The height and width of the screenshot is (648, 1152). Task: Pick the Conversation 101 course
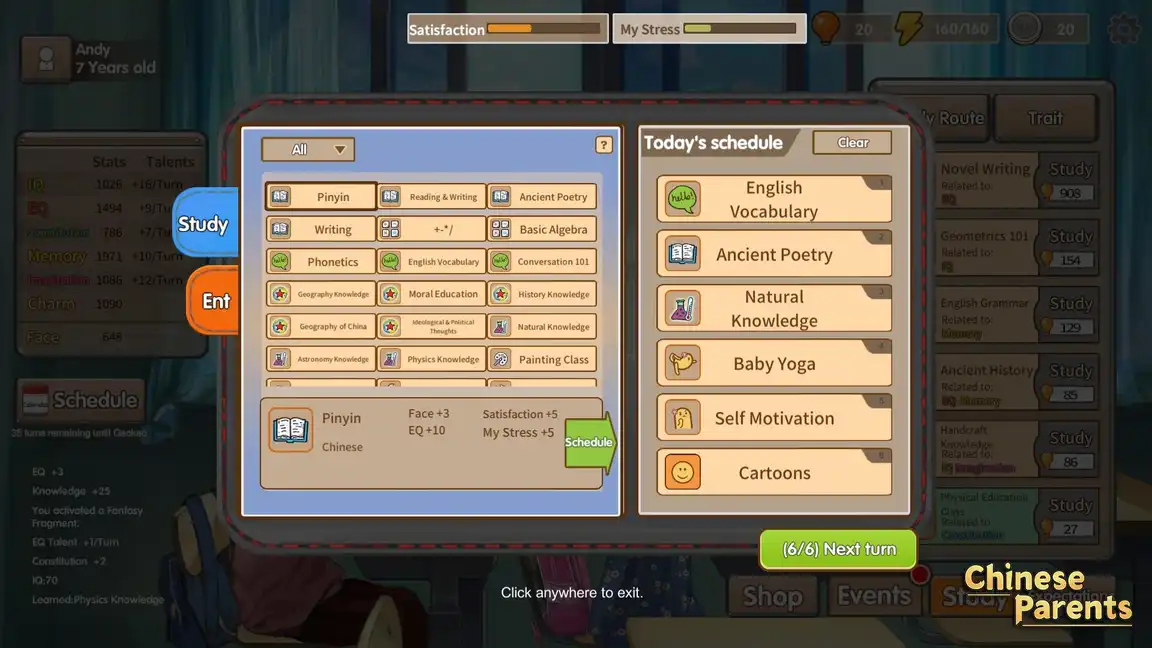[x=542, y=262]
